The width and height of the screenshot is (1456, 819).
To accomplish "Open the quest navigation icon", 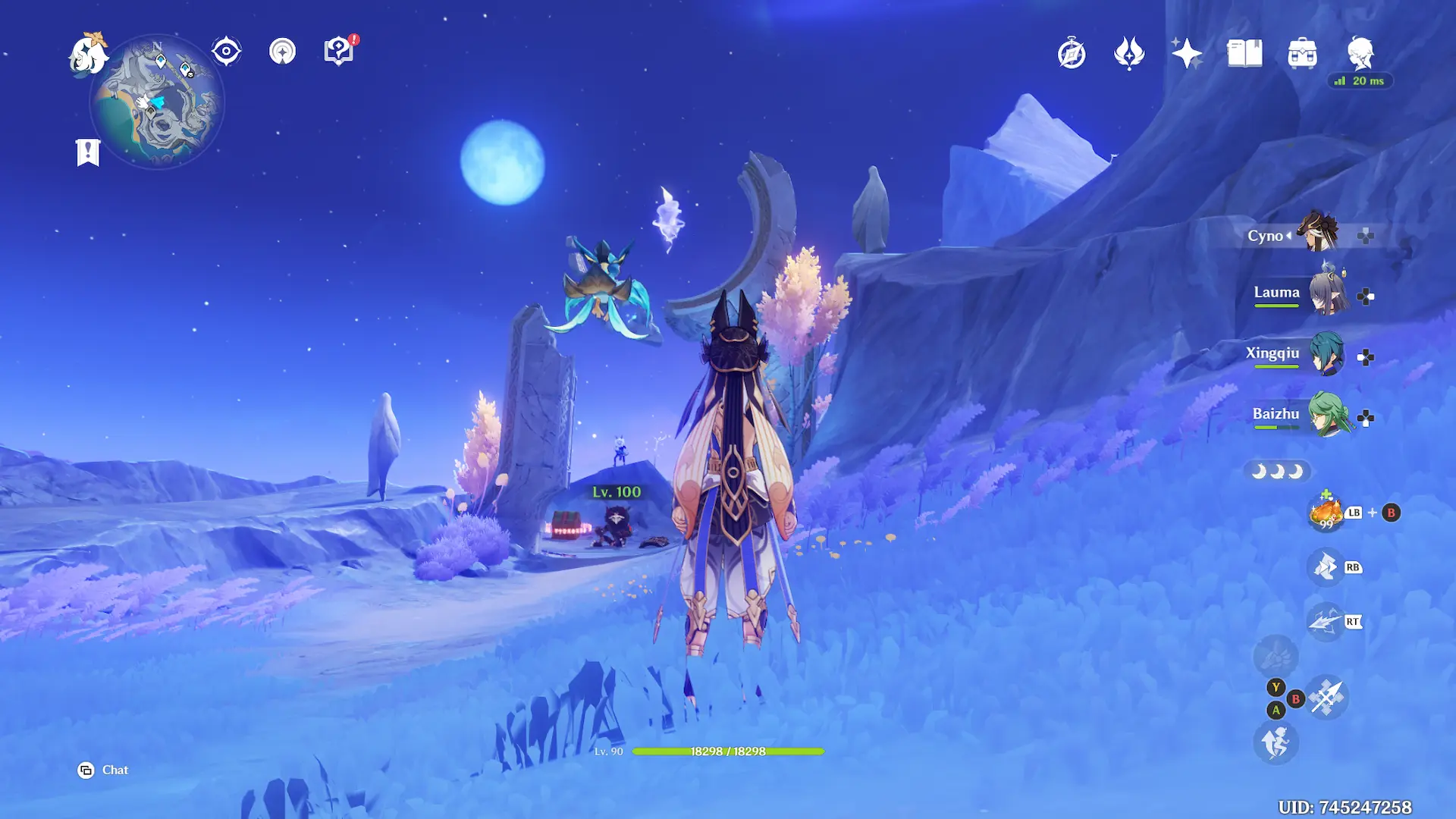I will point(282,52).
